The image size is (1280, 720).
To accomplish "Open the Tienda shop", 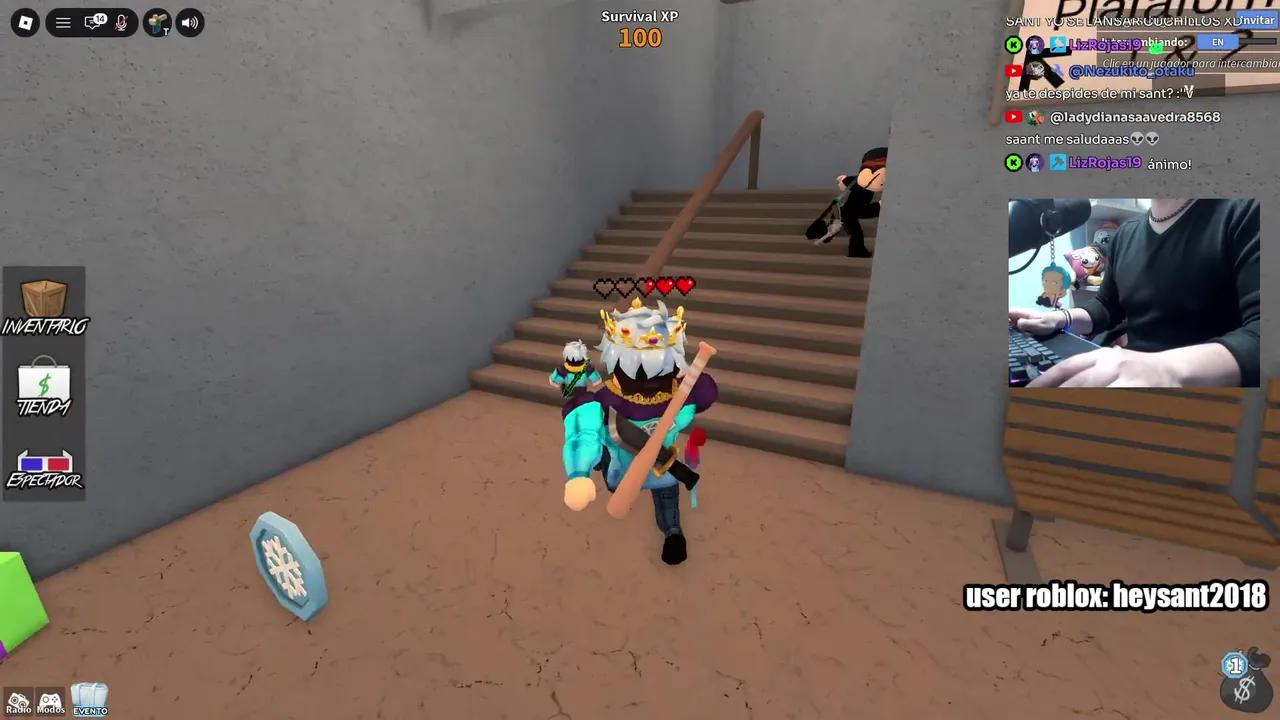I will coord(44,385).
